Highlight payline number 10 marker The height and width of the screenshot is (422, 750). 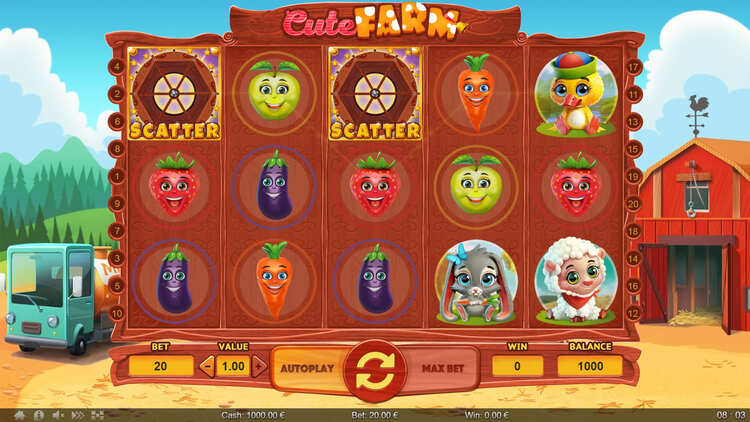click(118, 313)
